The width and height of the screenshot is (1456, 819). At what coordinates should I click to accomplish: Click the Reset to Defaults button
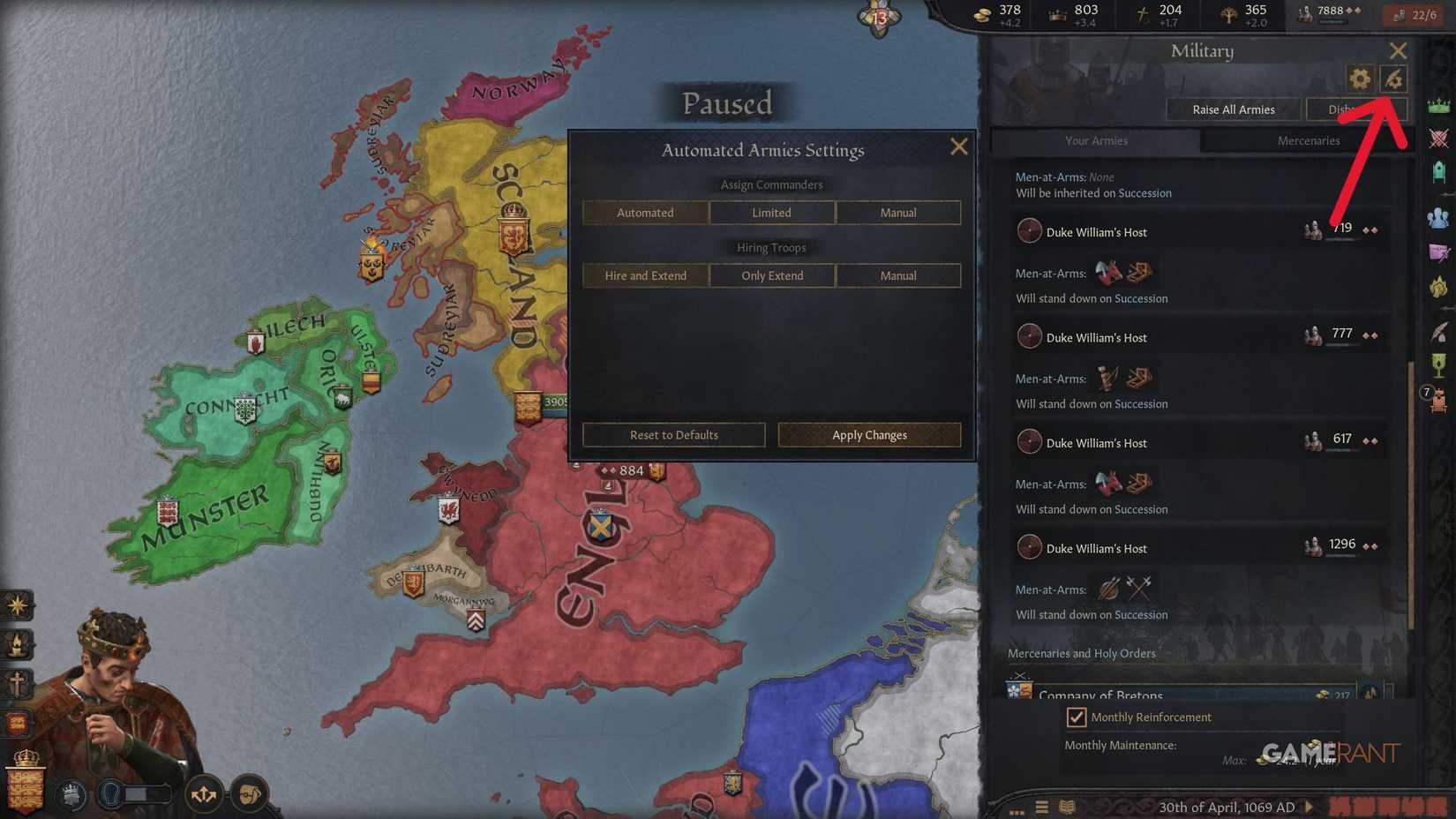pyautogui.click(x=673, y=434)
